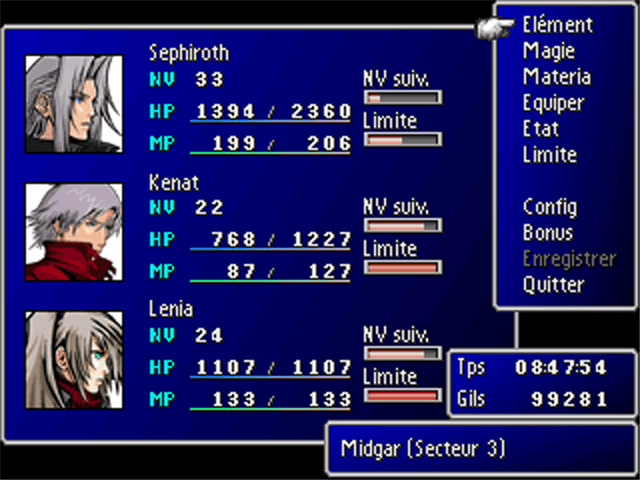Pick Lenia's character portrait
Viewport: 640px width, 480px height.
[60, 360]
